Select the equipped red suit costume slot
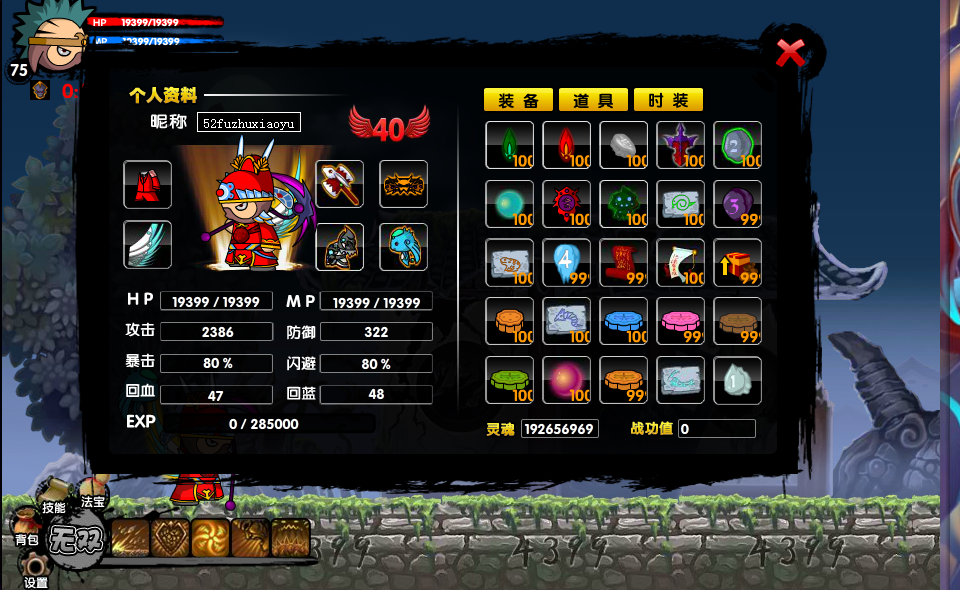Image resolution: width=960 pixels, height=590 pixels. 148,184
